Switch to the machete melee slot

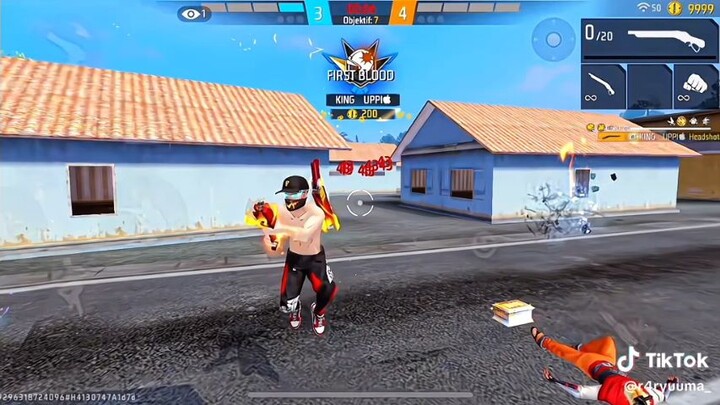pos(603,86)
